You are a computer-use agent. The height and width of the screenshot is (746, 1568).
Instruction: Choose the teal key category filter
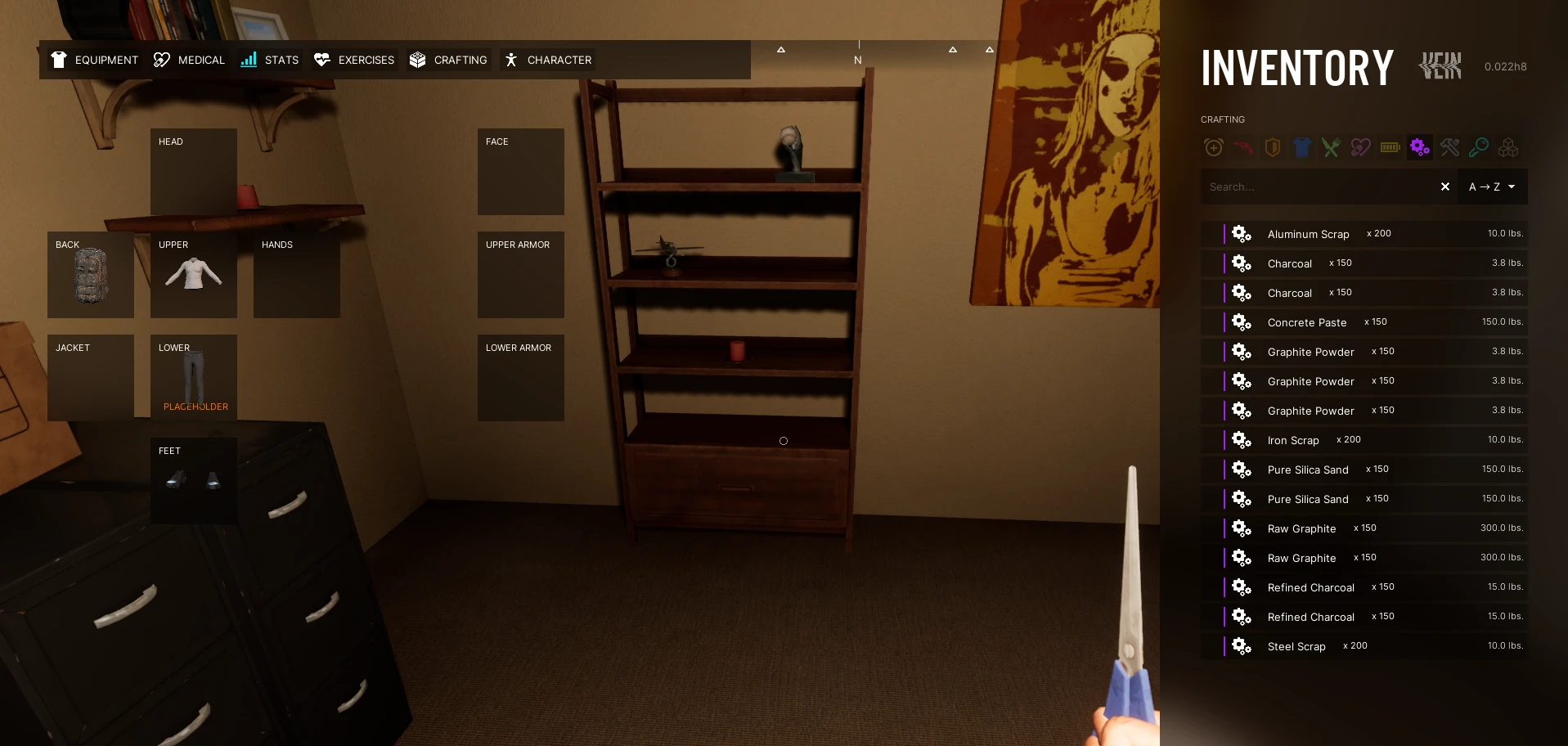pyautogui.click(x=1479, y=148)
